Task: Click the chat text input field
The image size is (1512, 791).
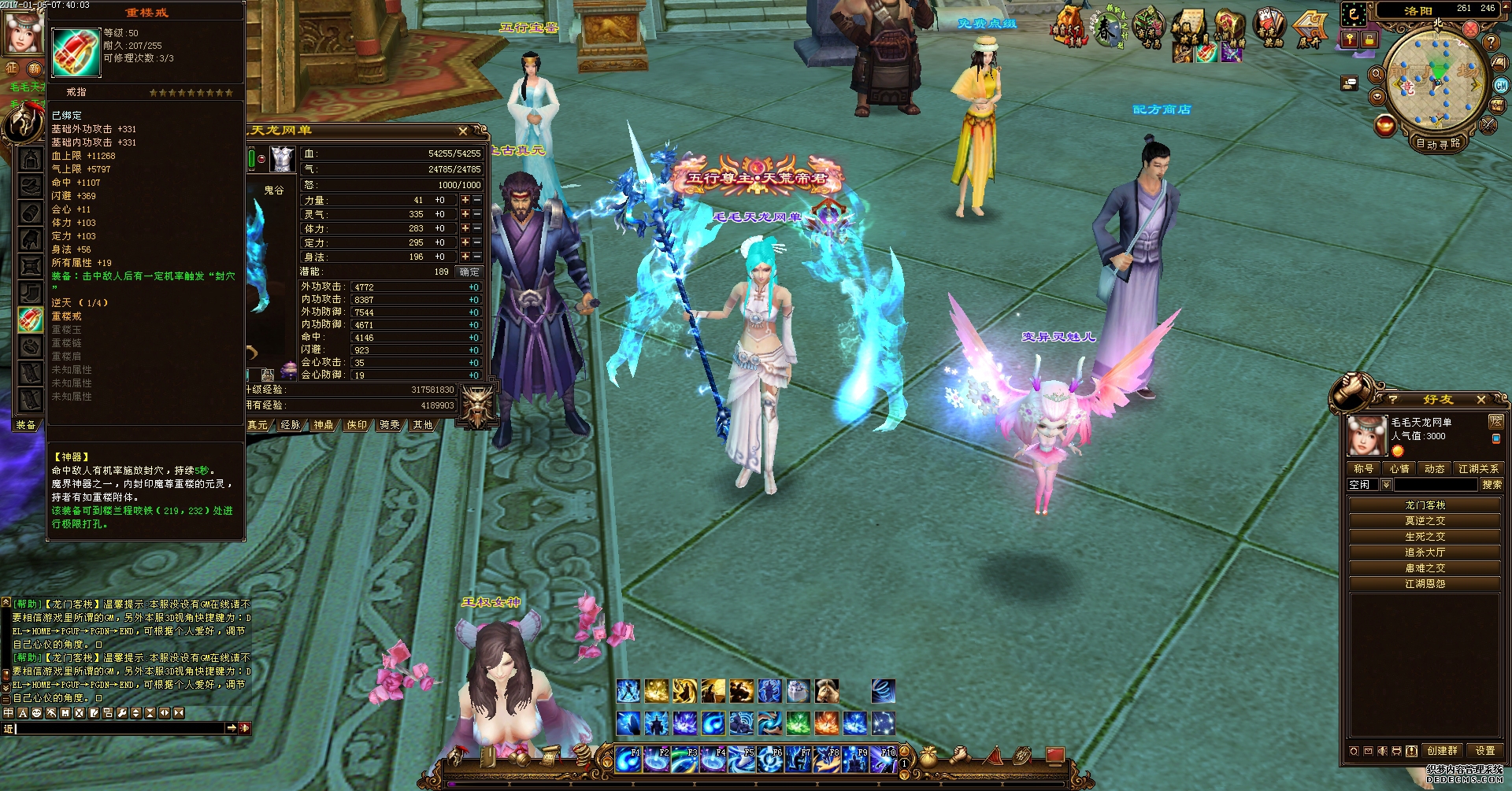Action: (118, 729)
